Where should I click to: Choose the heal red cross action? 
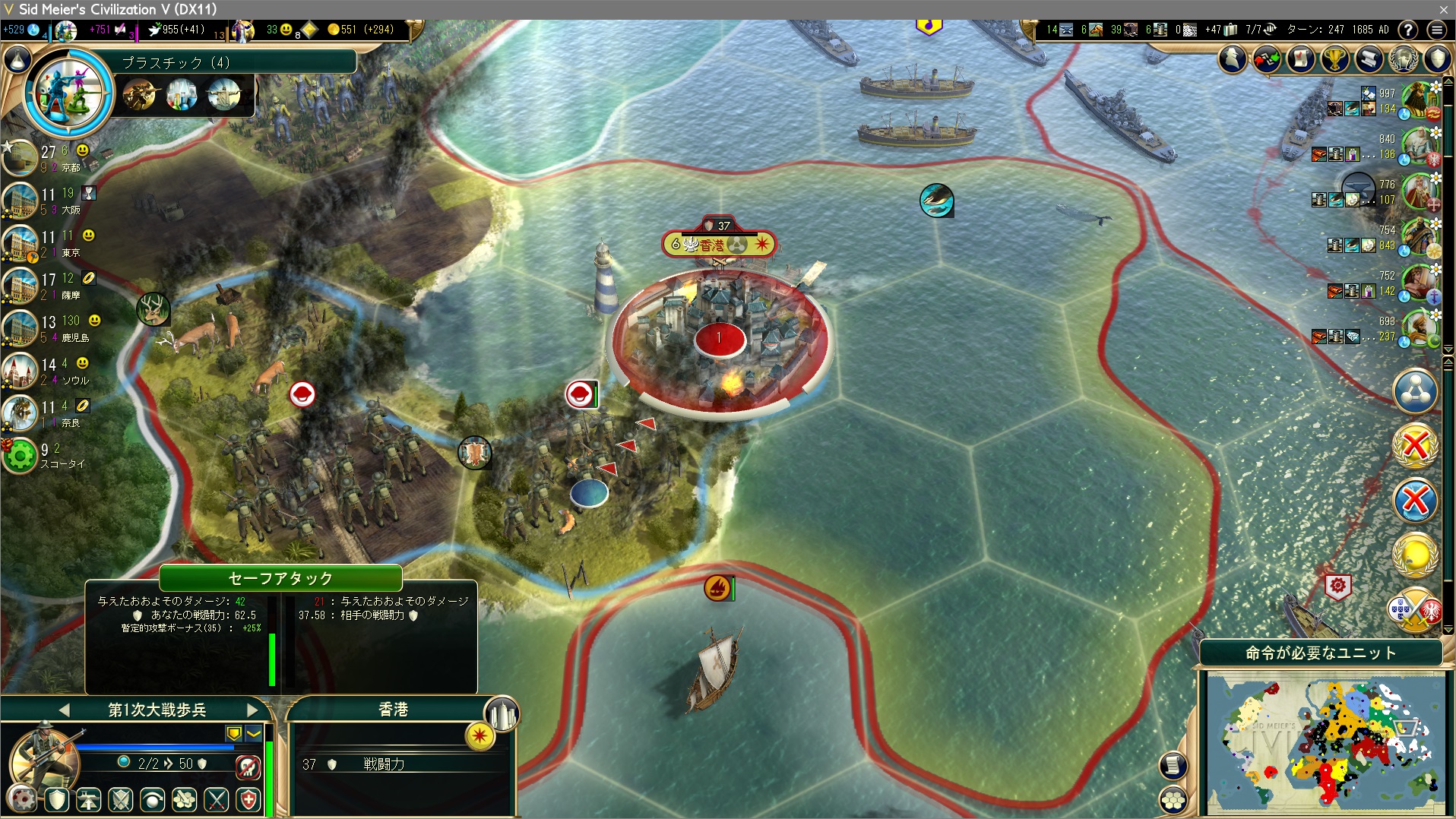pos(248,799)
